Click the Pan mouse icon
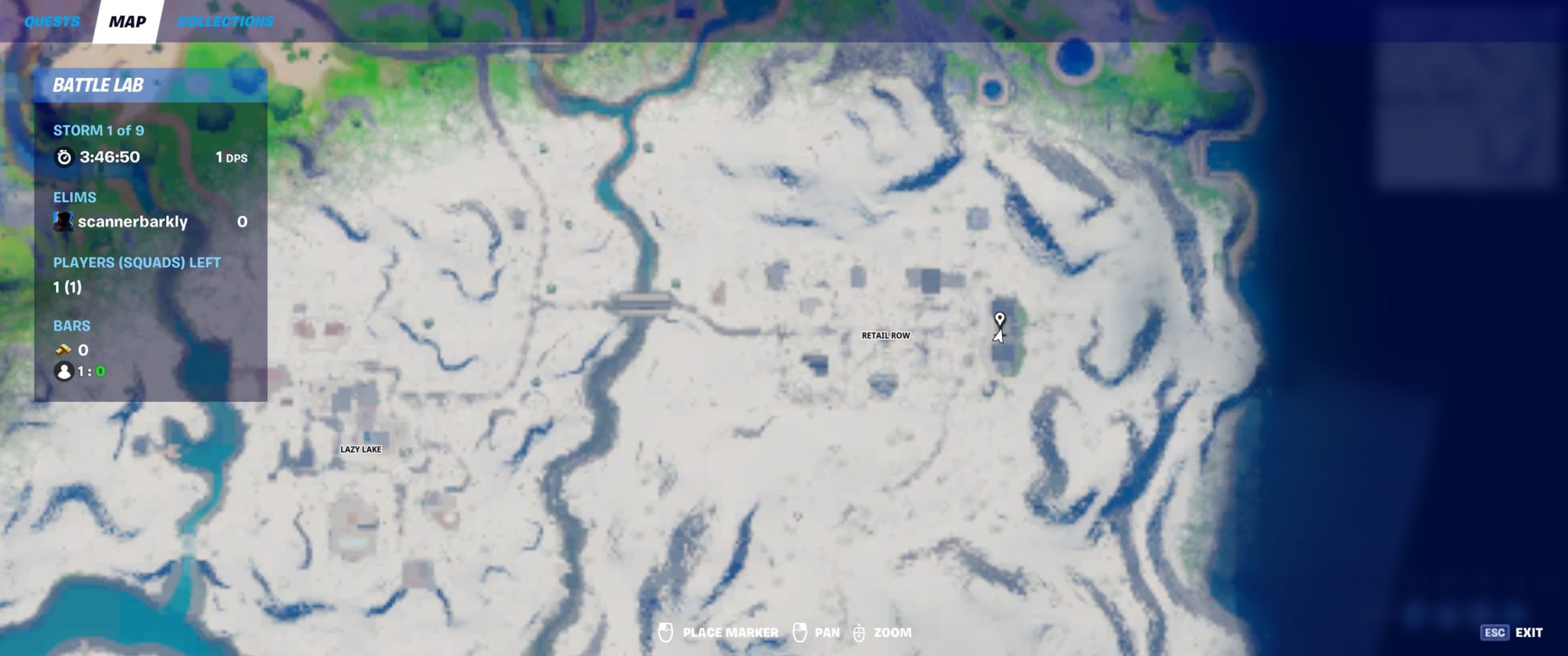Screen dimensions: 1568x656 801,633
